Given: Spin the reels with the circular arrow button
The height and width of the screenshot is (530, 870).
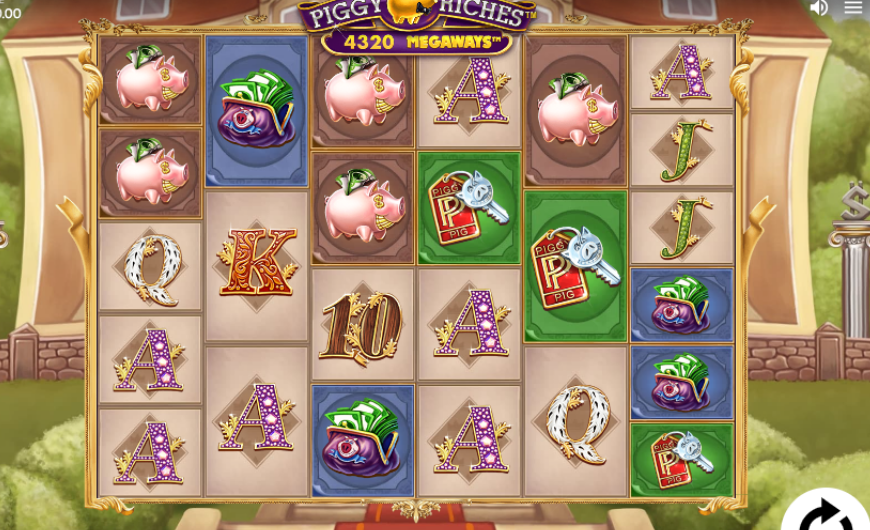Looking at the screenshot, I should (x=827, y=512).
